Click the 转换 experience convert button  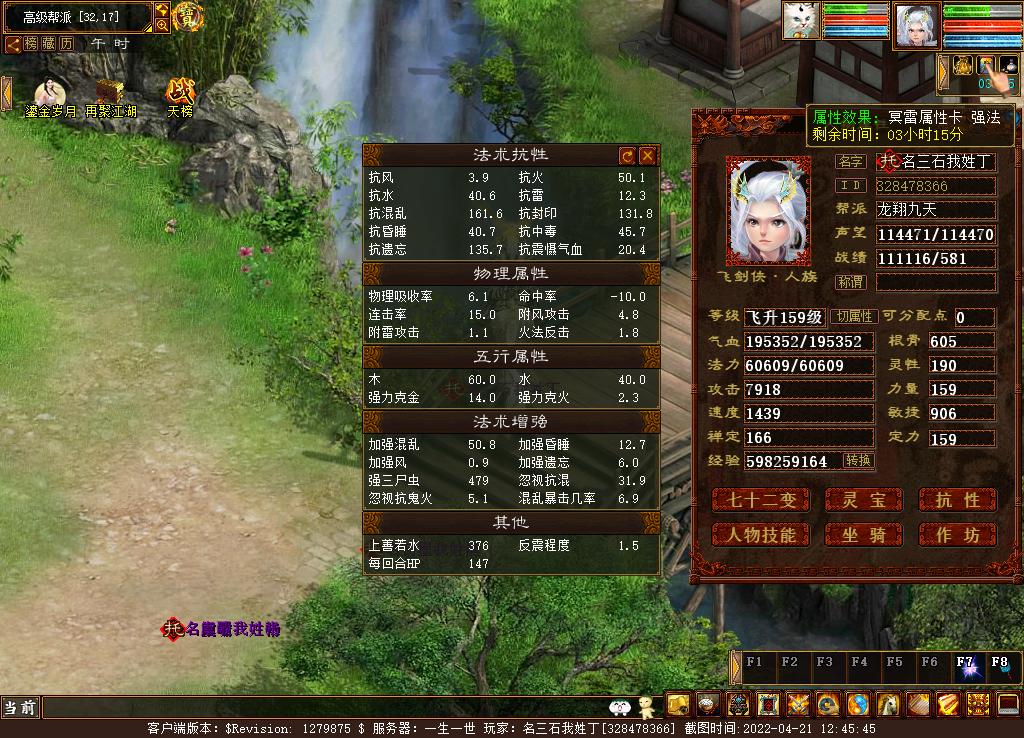[x=858, y=461]
